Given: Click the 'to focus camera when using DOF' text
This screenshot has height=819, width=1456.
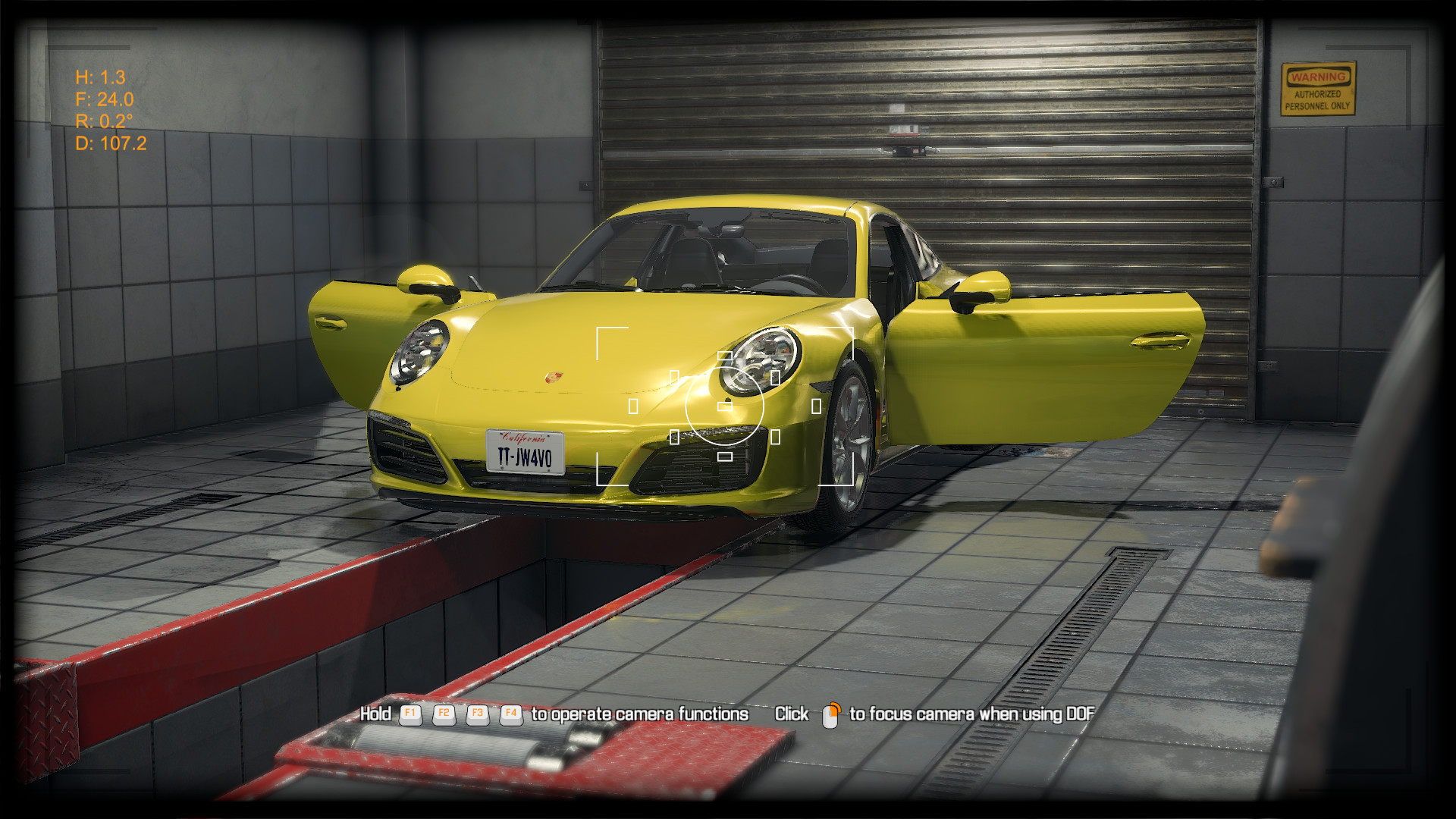Looking at the screenshot, I should (x=972, y=714).
